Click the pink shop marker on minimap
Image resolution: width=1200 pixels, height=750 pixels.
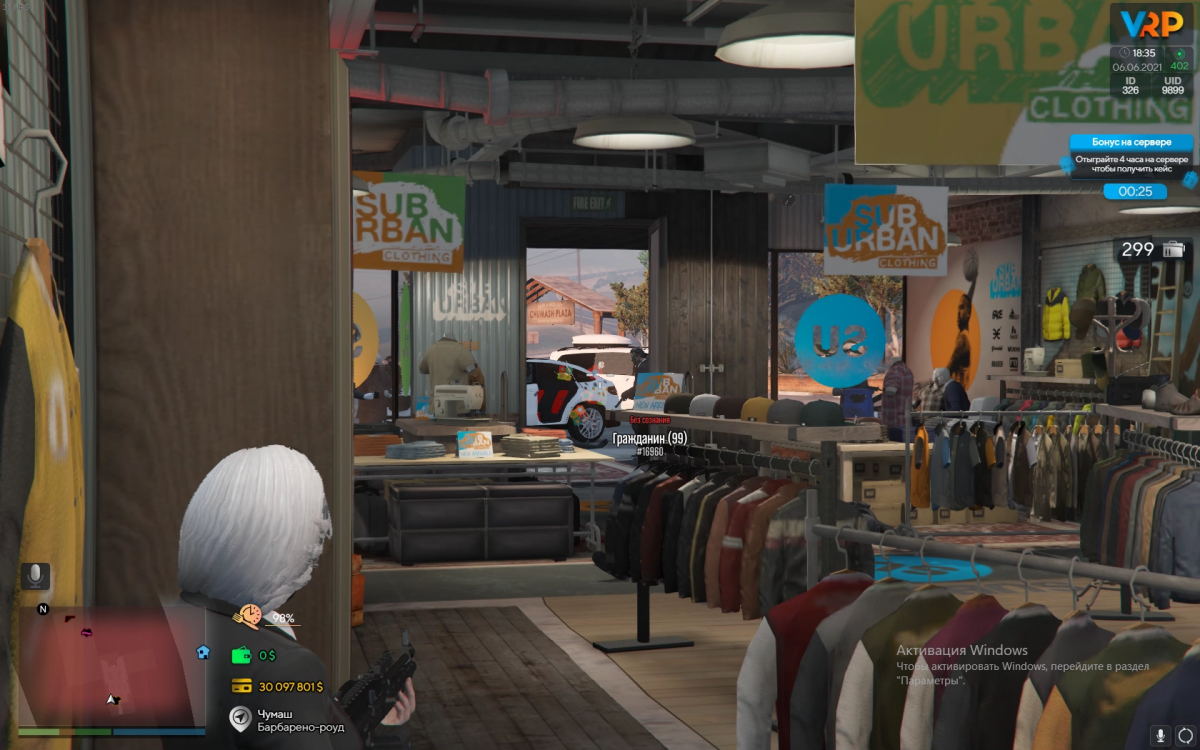[88, 632]
